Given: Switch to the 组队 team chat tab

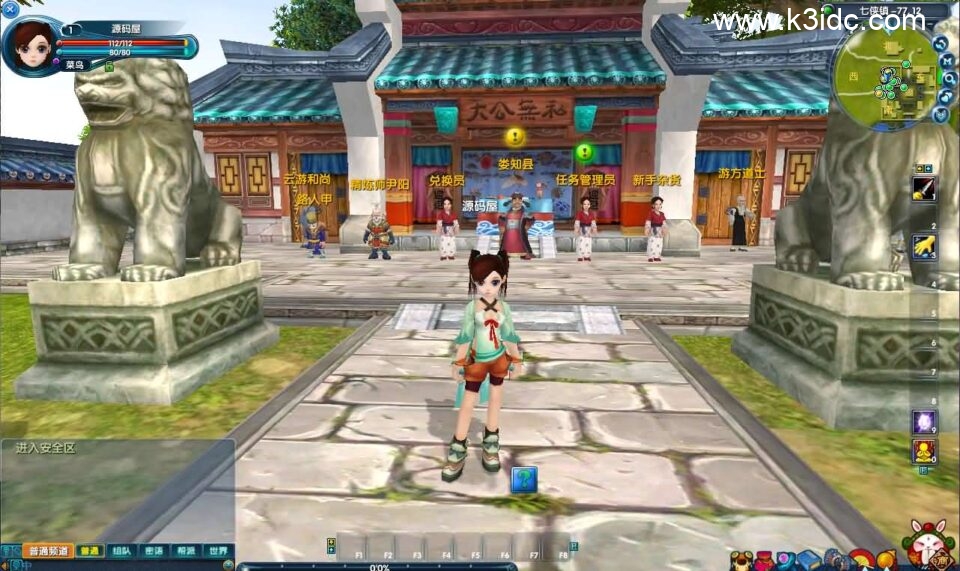Looking at the screenshot, I should click(x=121, y=551).
